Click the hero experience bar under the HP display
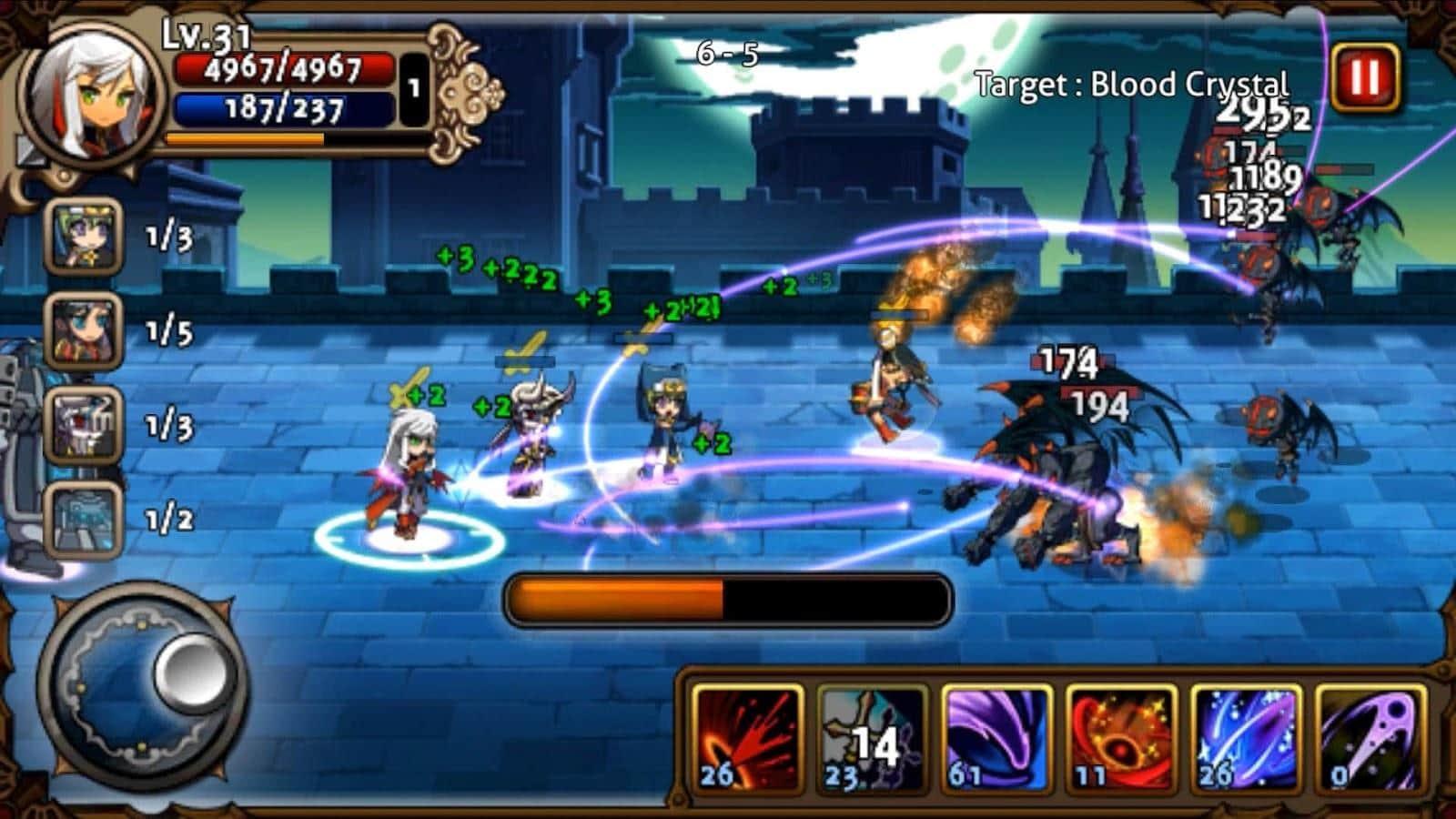Image resolution: width=1456 pixels, height=819 pixels. pos(244,137)
